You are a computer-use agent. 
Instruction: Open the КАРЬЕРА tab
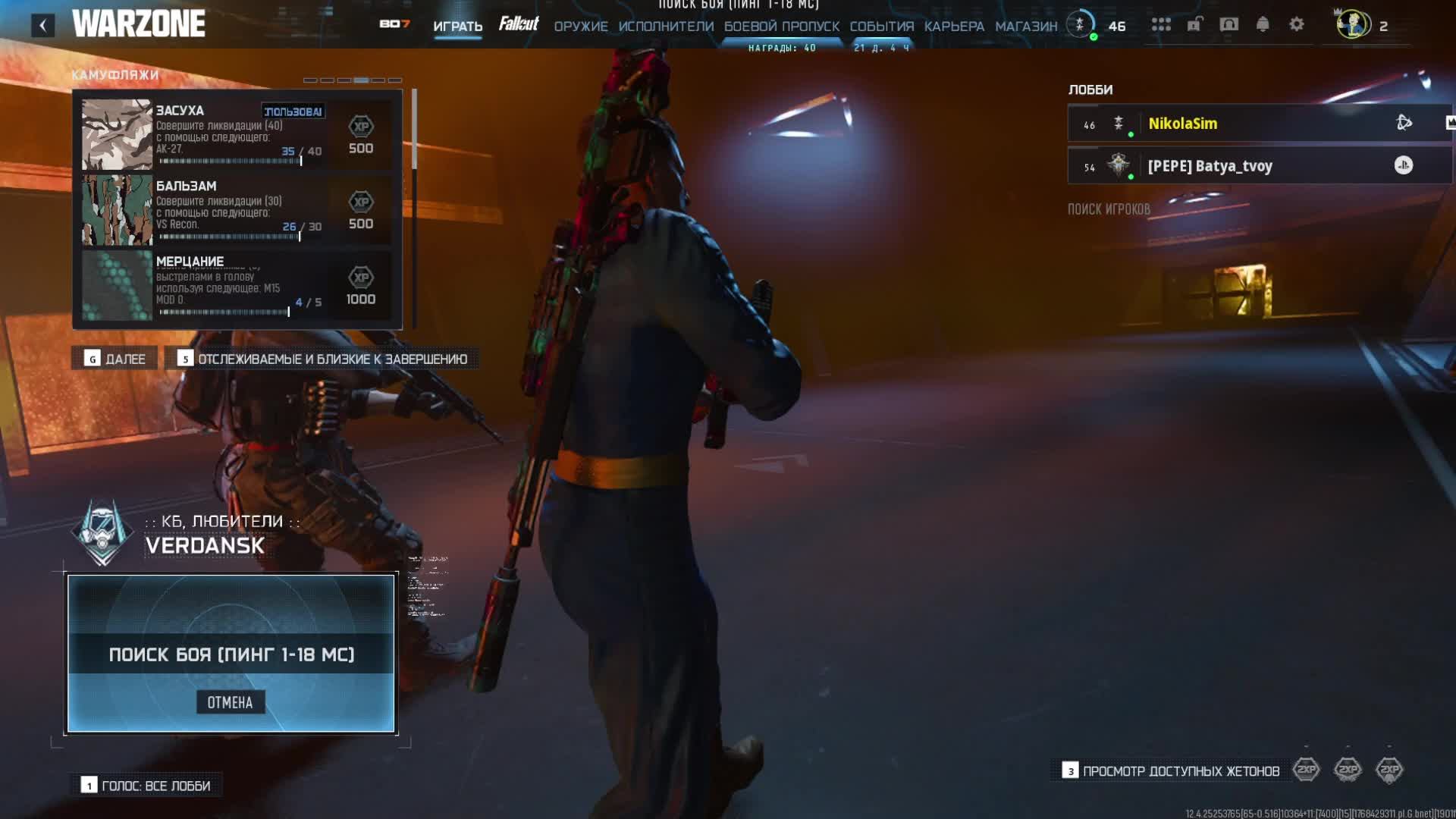click(954, 26)
